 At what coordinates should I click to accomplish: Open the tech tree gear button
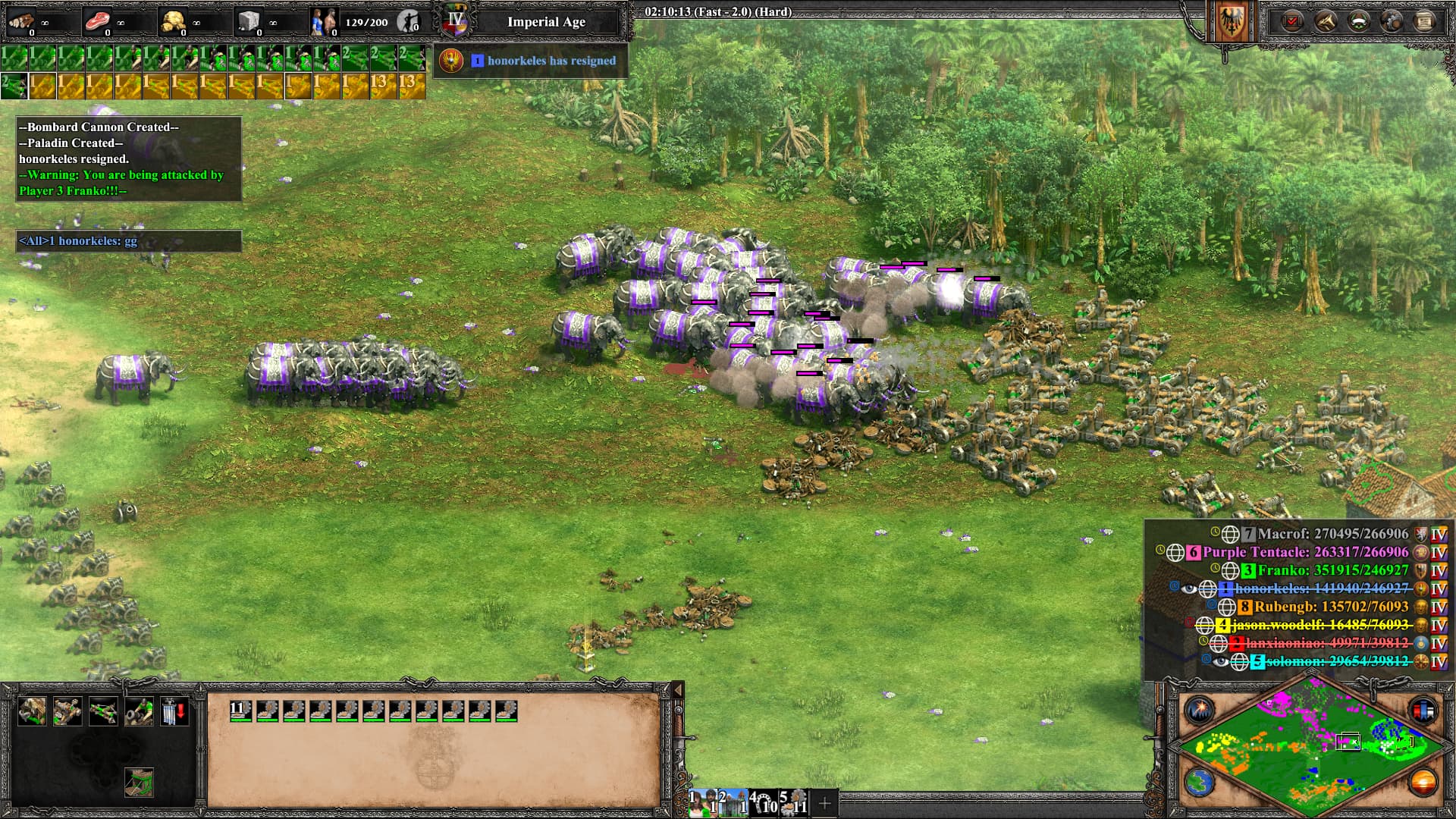[x=1392, y=21]
